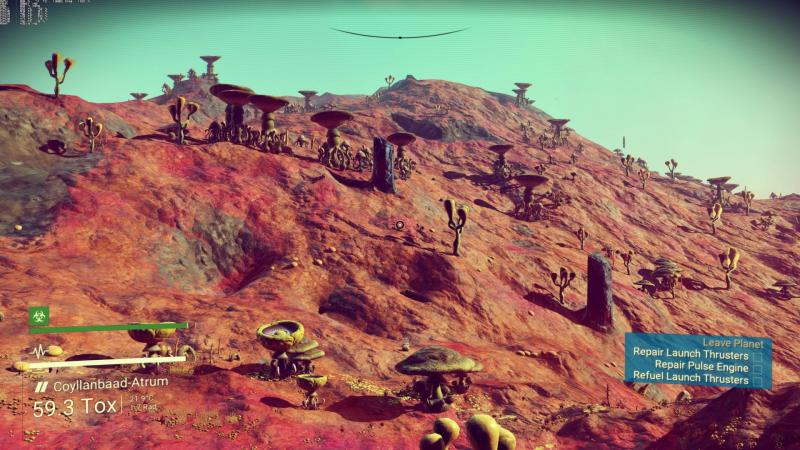This screenshot has height=450, width=800.
Task: Click the compass arc at the top
Action: (400, 35)
